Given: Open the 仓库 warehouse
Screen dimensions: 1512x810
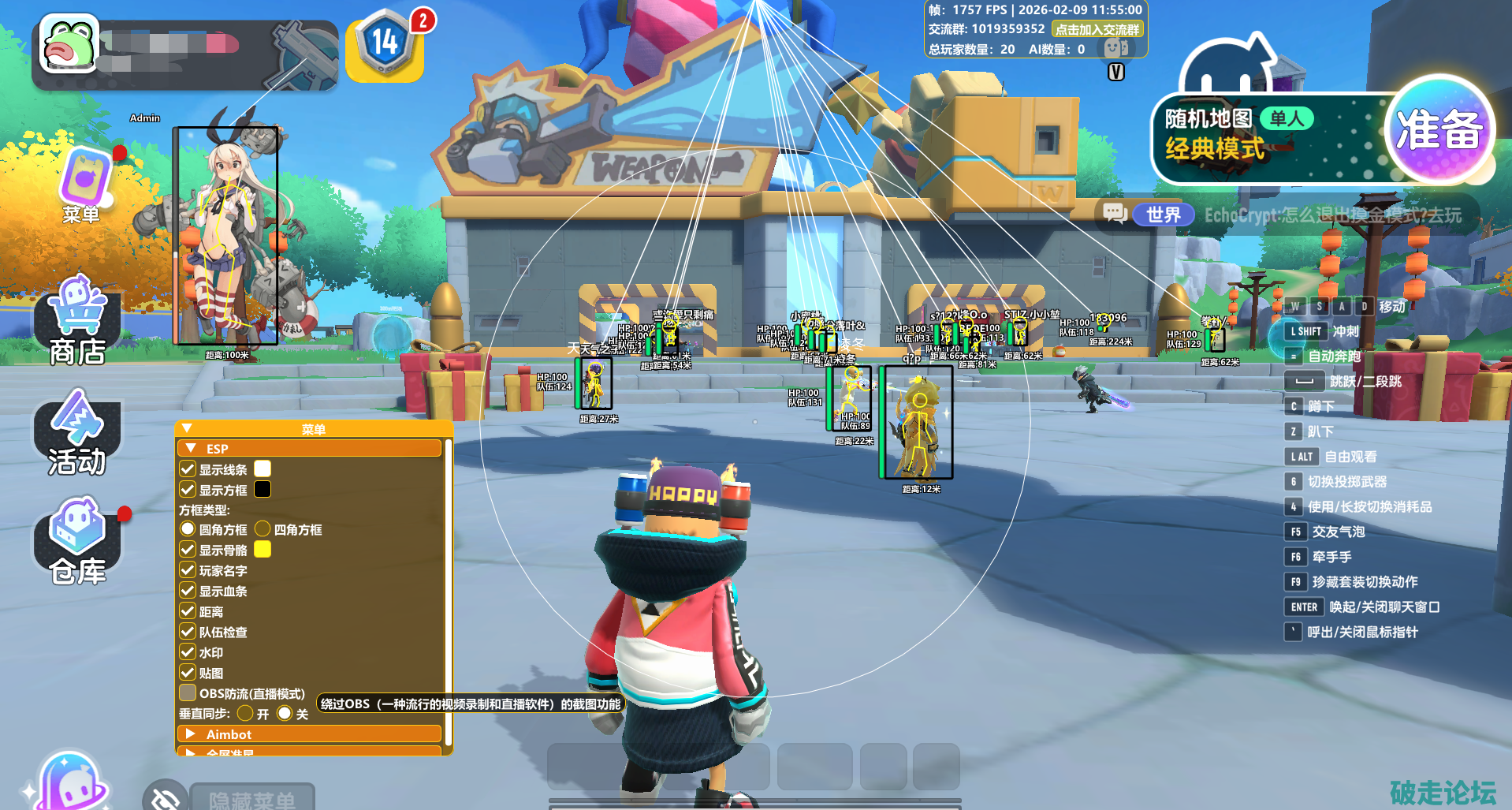Looking at the screenshot, I should [77, 543].
